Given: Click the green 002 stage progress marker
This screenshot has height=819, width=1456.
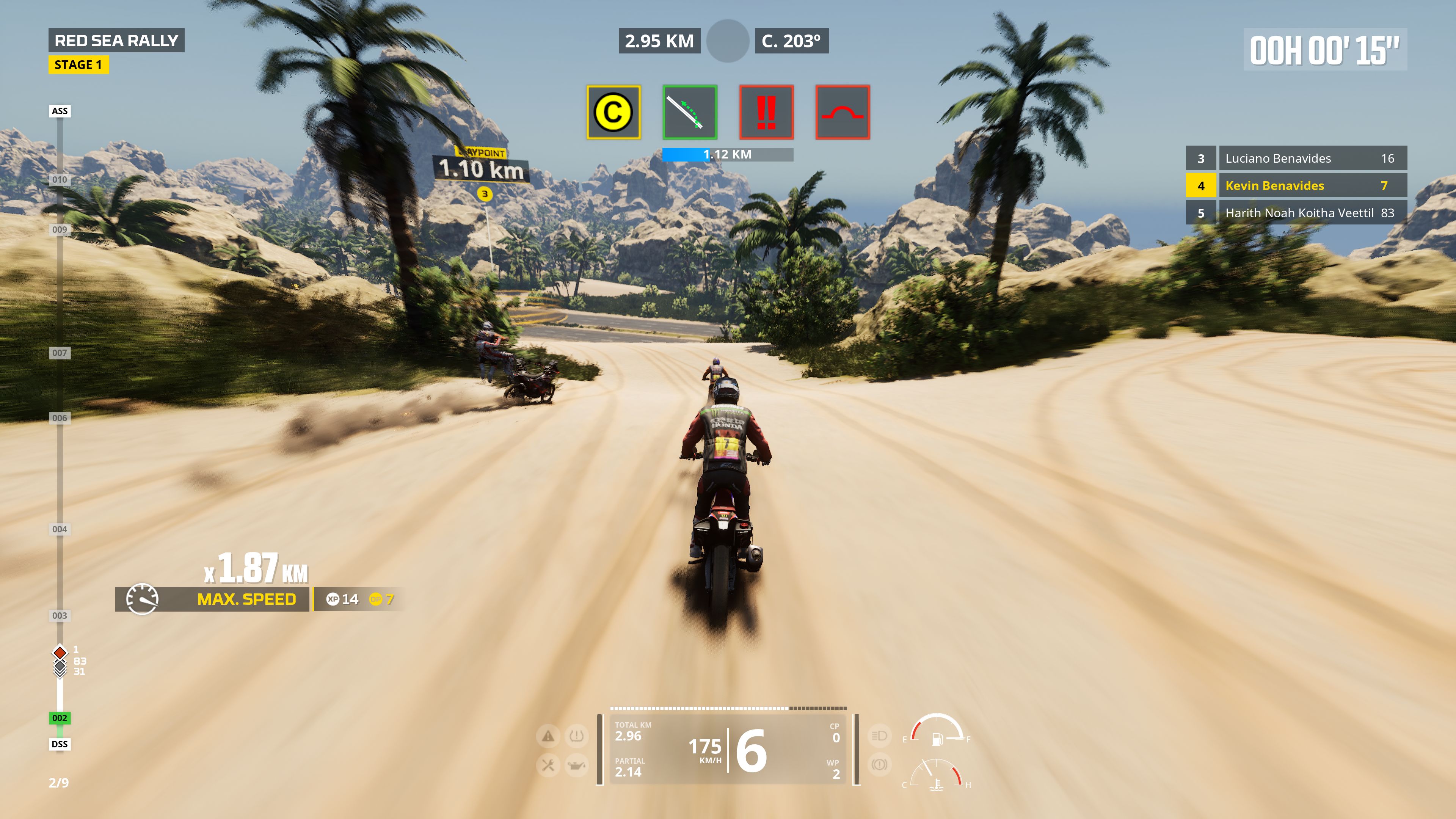Looking at the screenshot, I should point(60,718).
